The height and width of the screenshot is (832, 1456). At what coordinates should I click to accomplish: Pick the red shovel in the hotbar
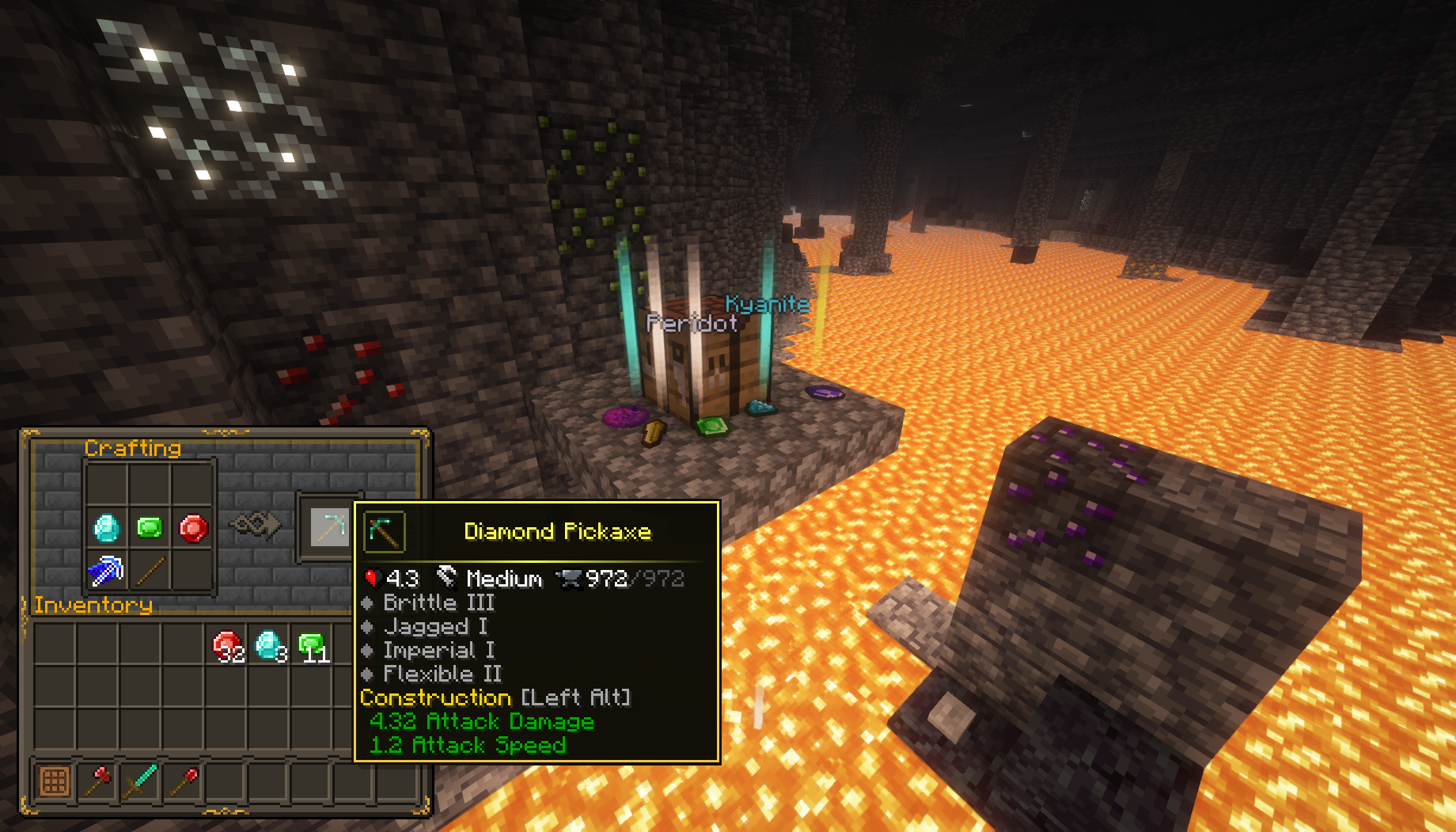pos(184,781)
